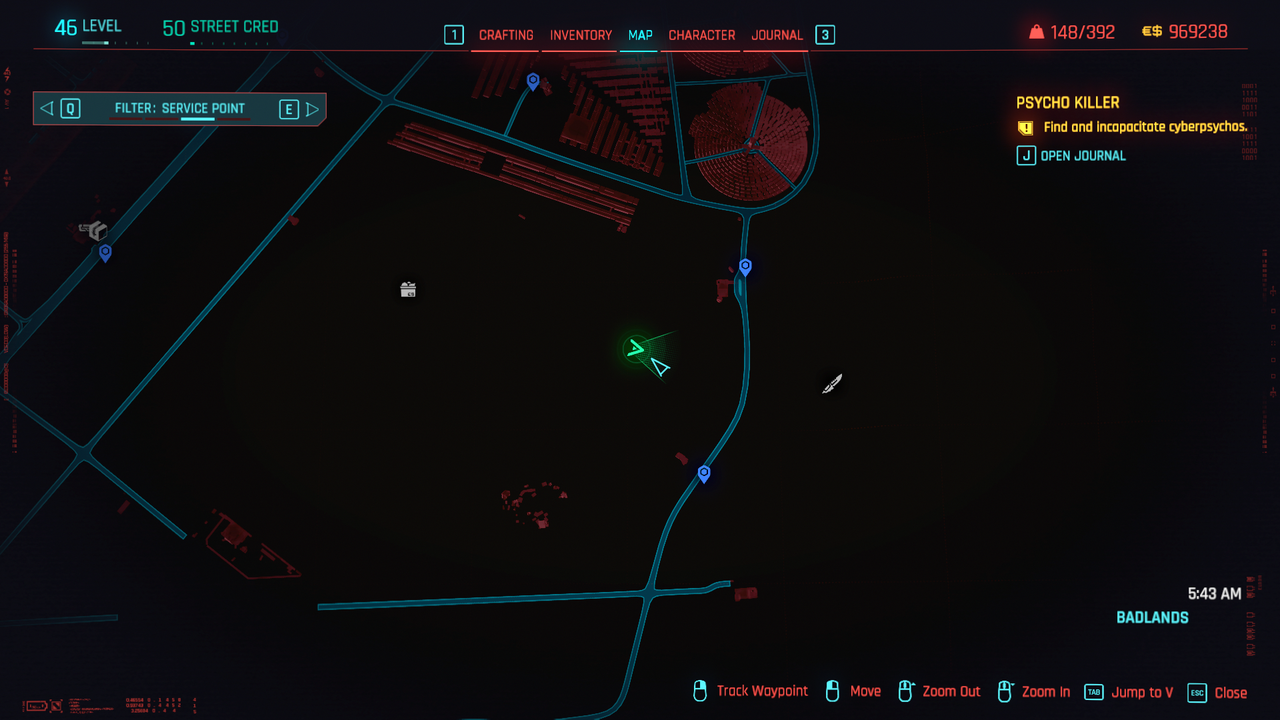Go to the Journal tab
1280x720 pixels.
pos(777,35)
